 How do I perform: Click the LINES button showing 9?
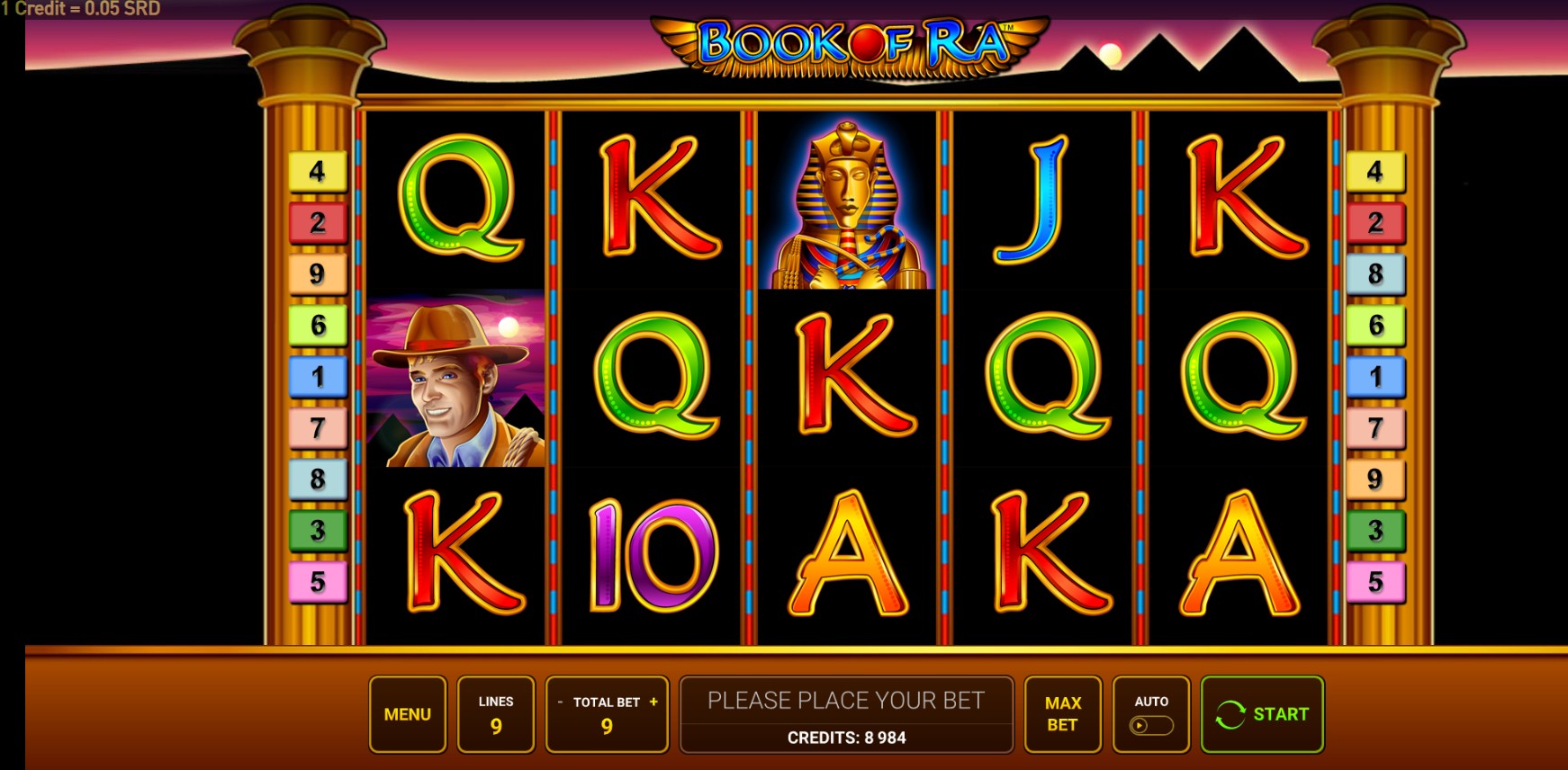click(496, 714)
